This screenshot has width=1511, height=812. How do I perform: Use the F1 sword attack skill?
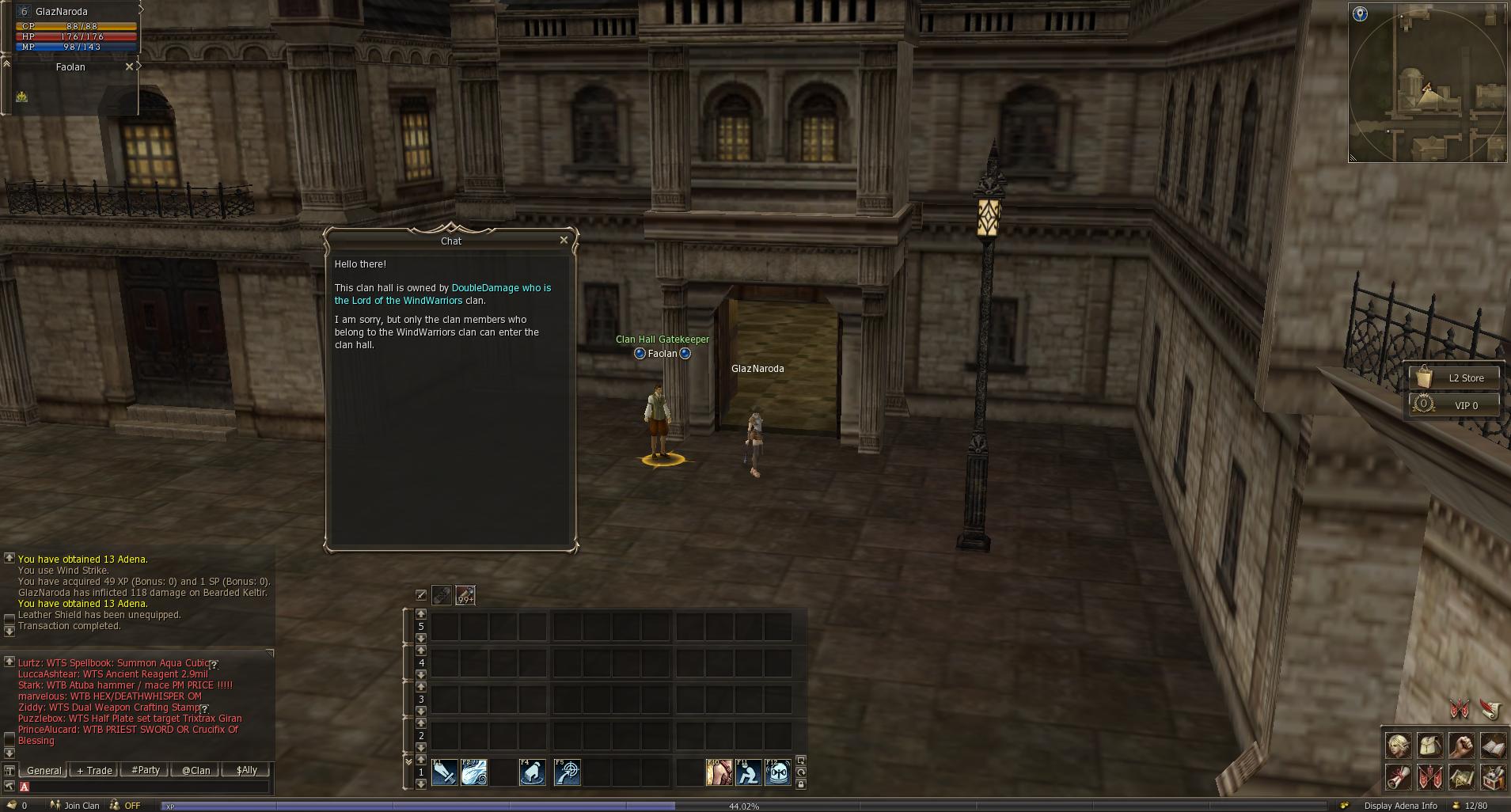click(x=444, y=772)
